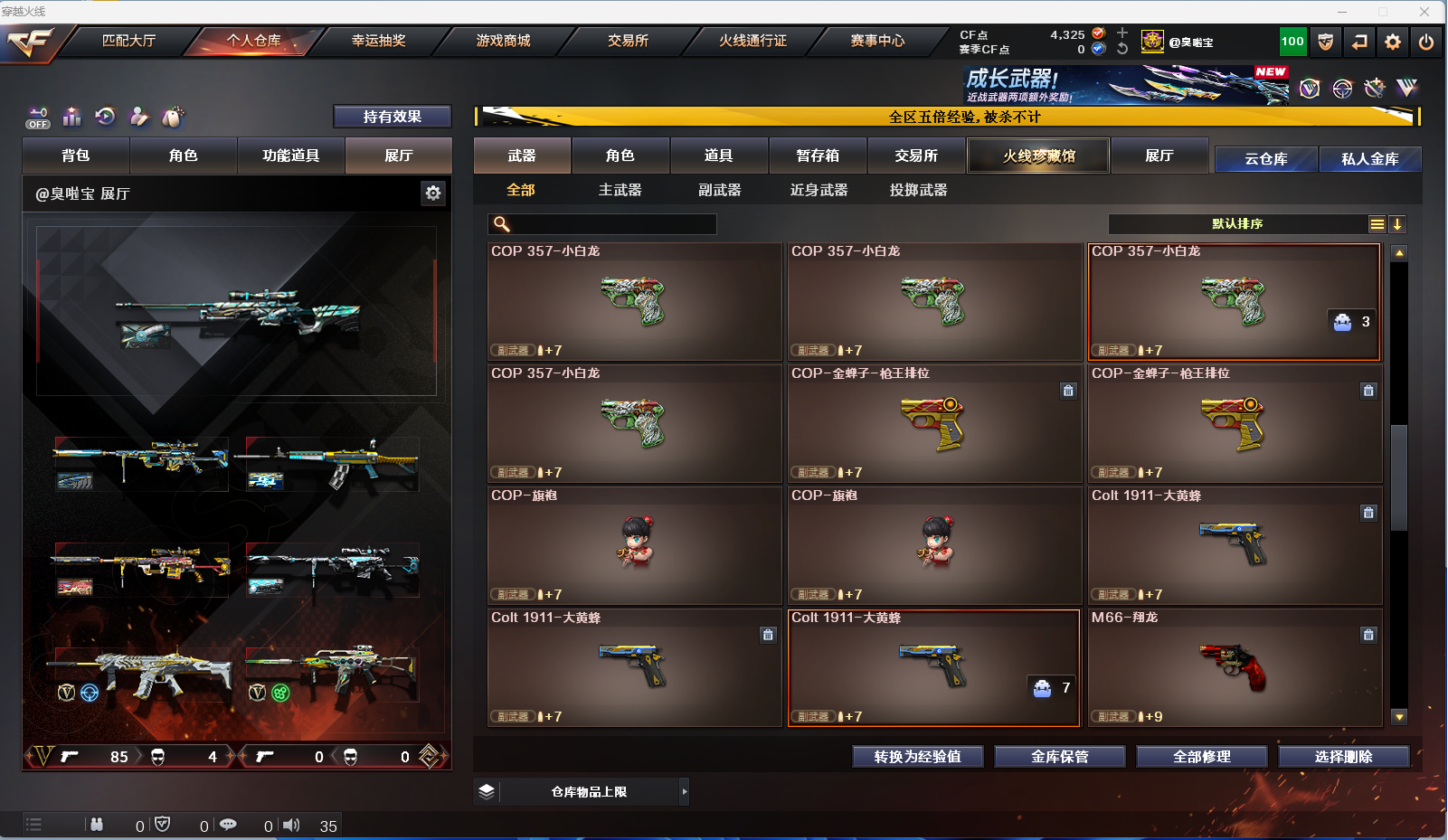Screen dimensions: 1448x840
Task: Click the 持有效果 button
Action: pos(392,117)
